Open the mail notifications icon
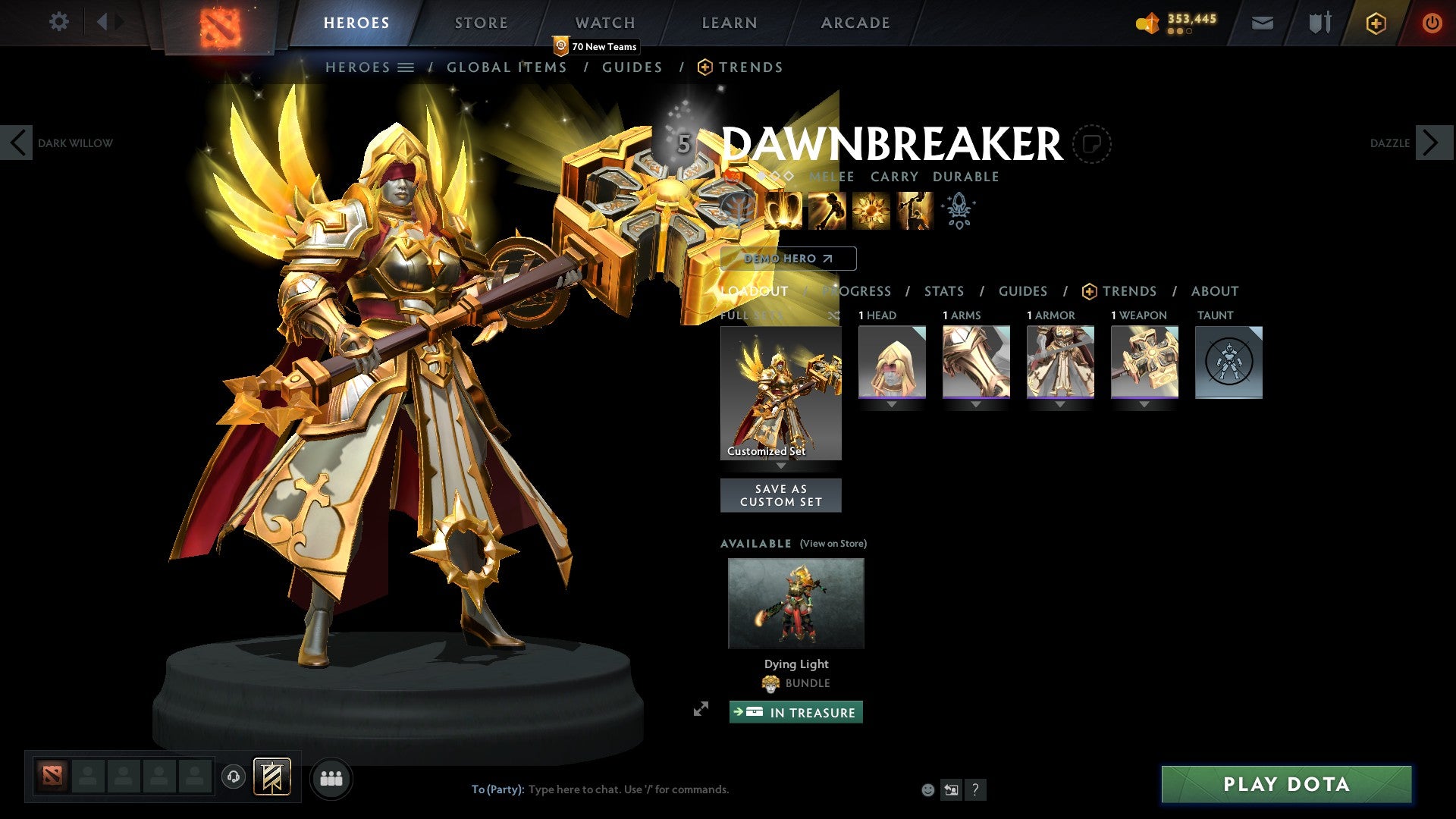Image resolution: width=1456 pixels, height=819 pixels. point(1262,23)
